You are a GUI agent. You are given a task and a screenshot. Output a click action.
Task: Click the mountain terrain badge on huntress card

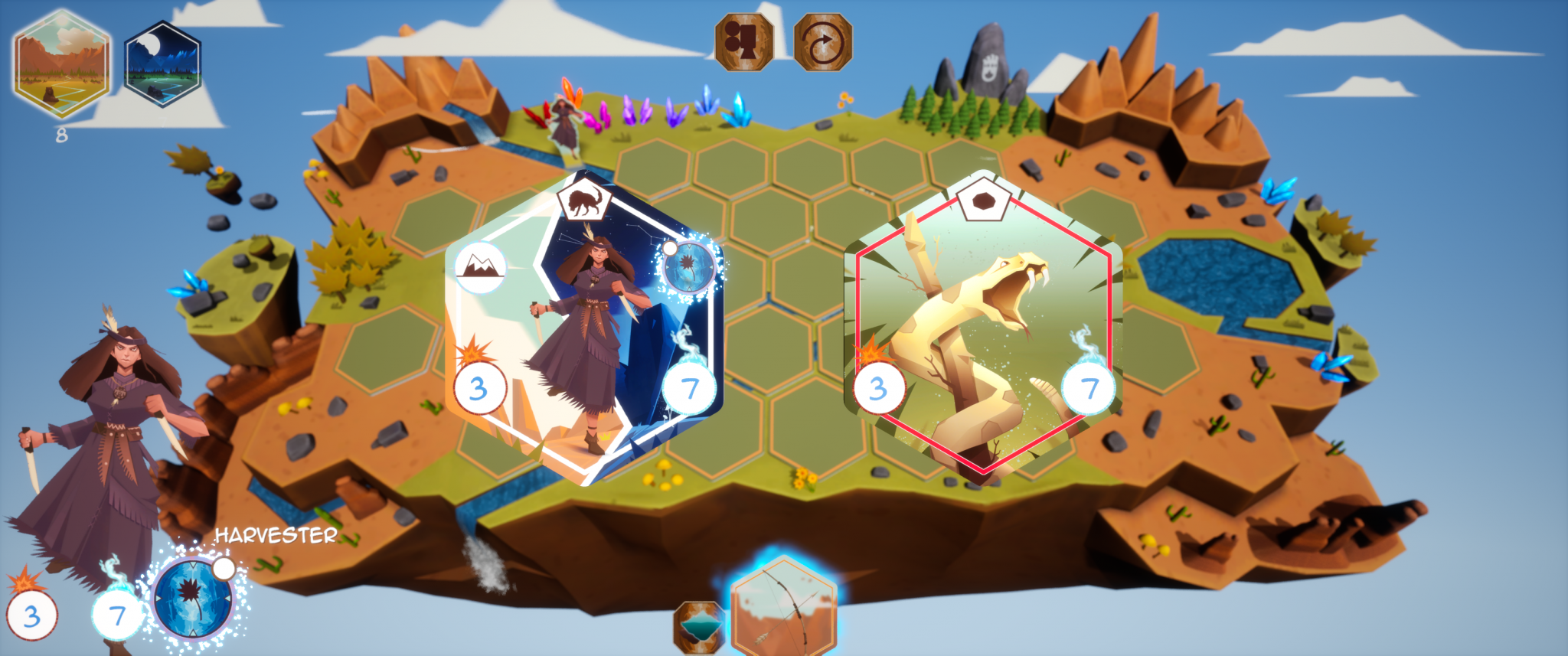coord(480,267)
